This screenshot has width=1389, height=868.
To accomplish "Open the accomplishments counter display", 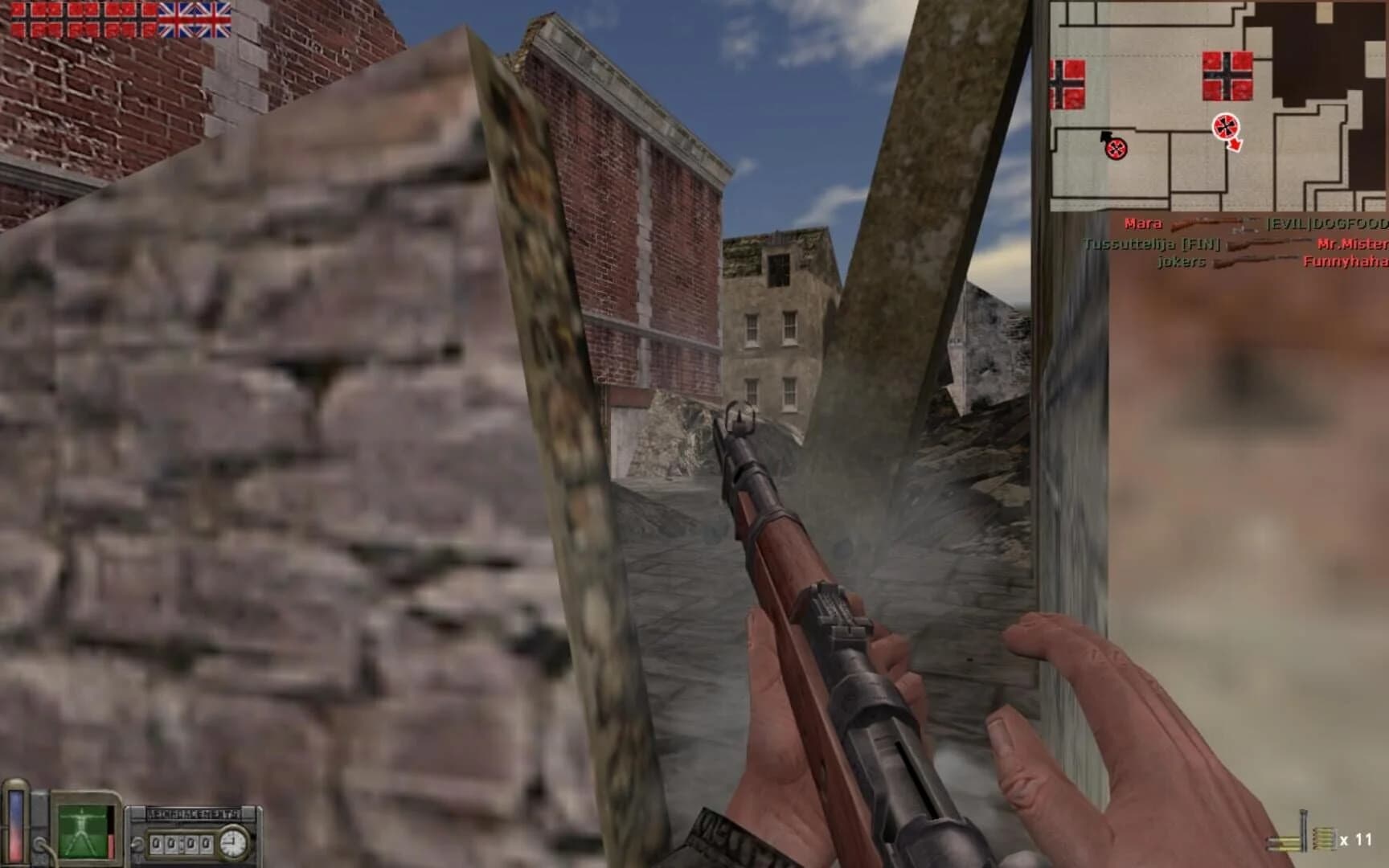I will tap(181, 844).
